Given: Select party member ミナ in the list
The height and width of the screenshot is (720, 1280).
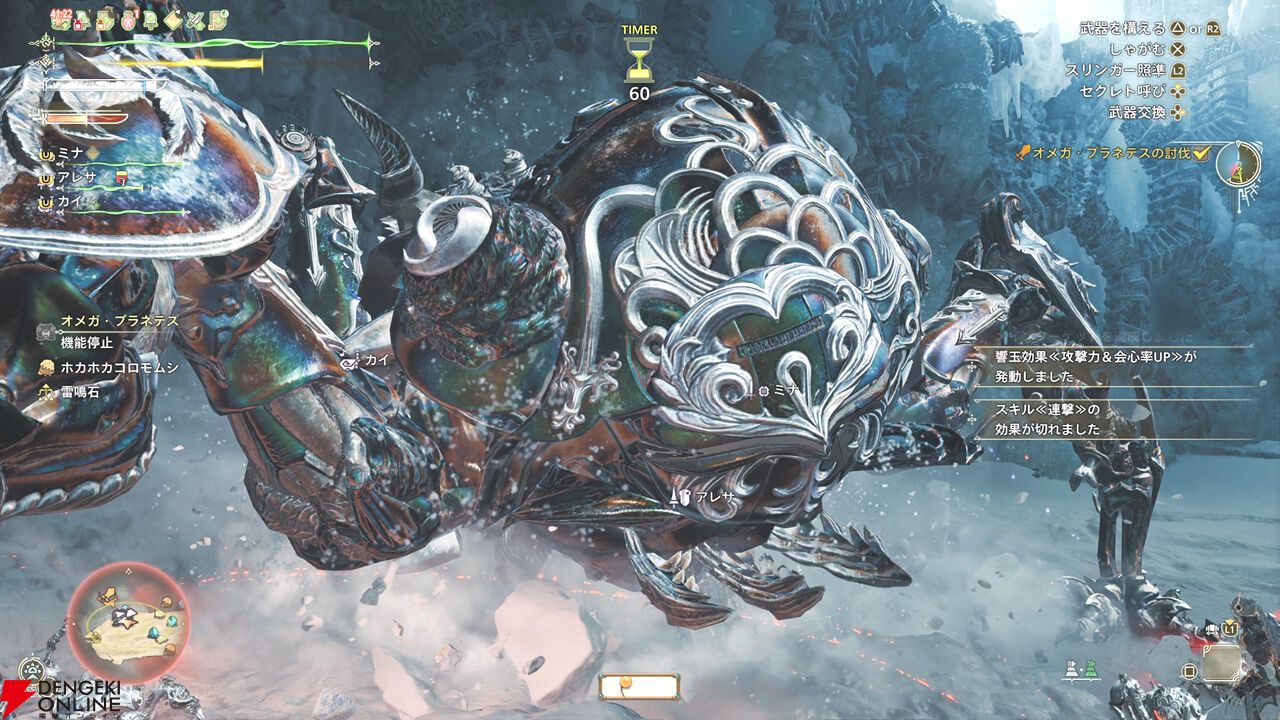Looking at the screenshot, I should pos(70,154).
